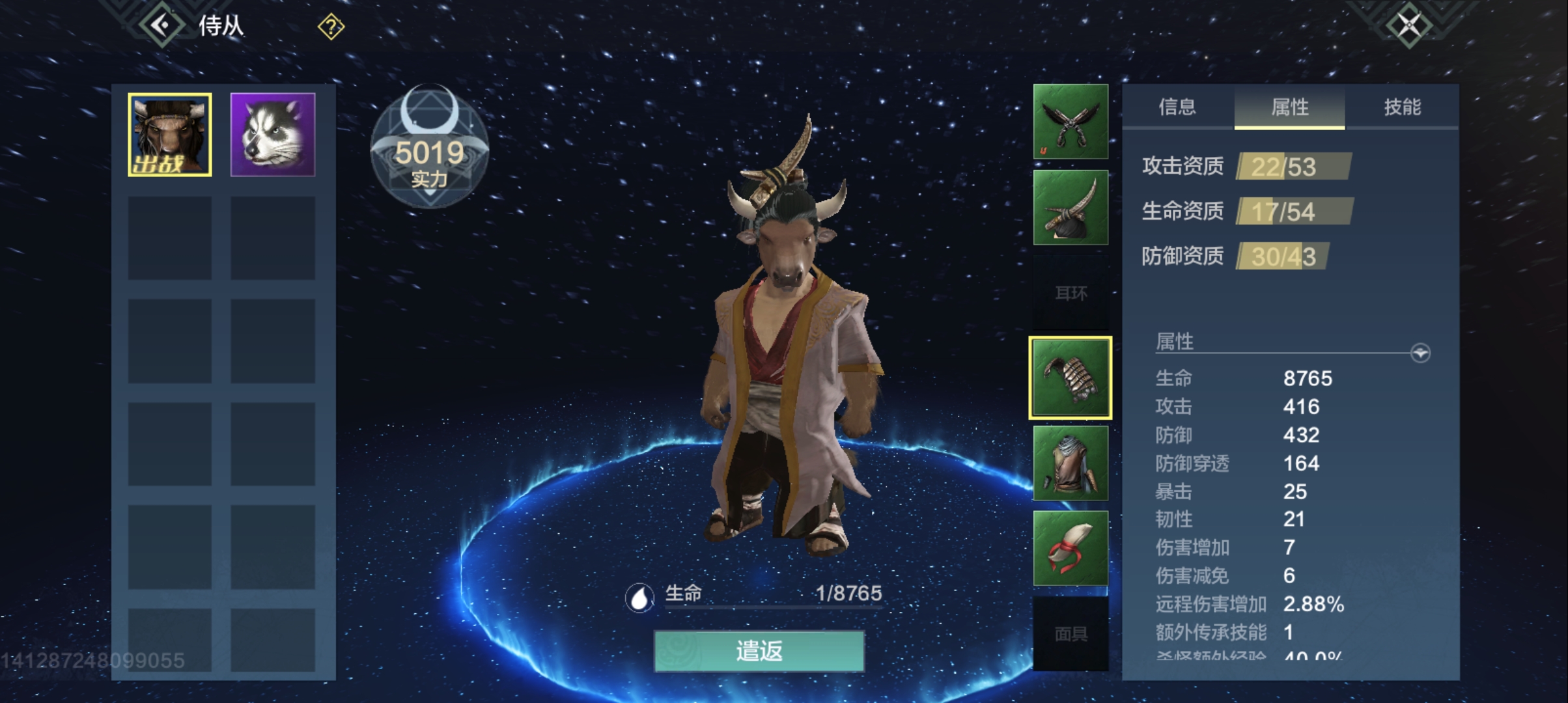This screenshot has width=1568, height=703.
Task: Tap the equipped gauntlet slot with yellow border
Action: pyautogui.click(x=1070, y=378)
